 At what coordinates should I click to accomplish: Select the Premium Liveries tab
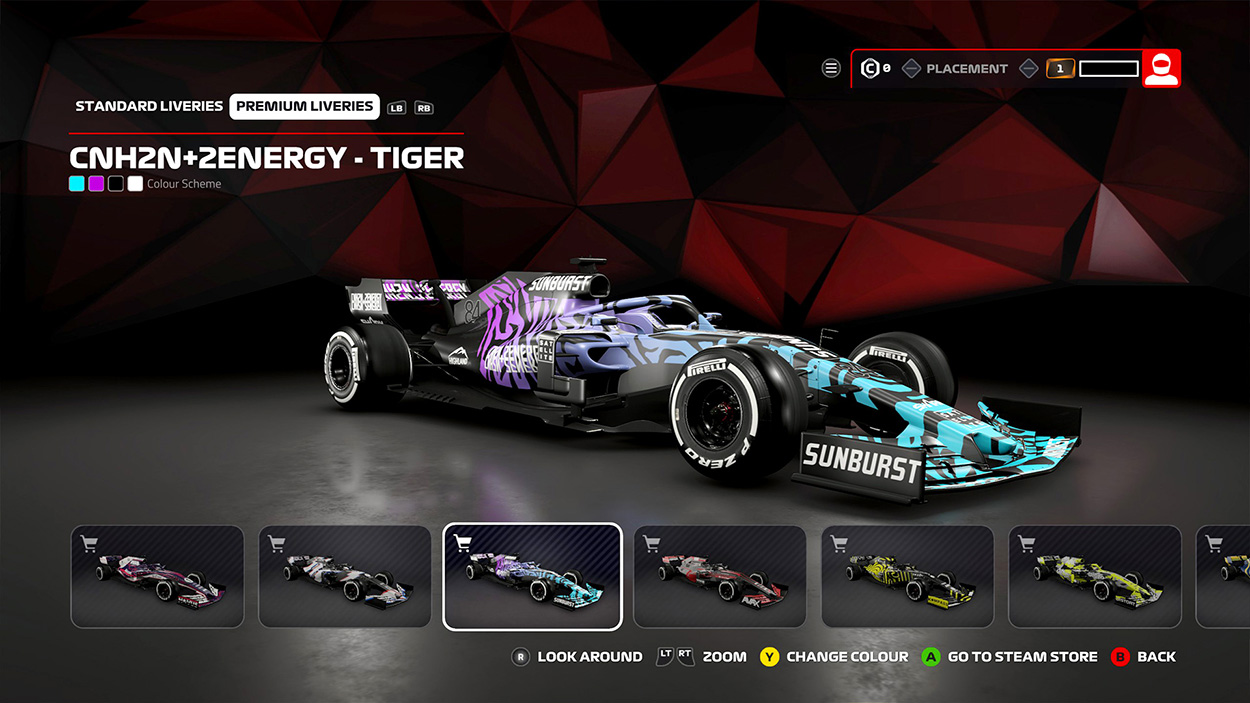point(305,106)
